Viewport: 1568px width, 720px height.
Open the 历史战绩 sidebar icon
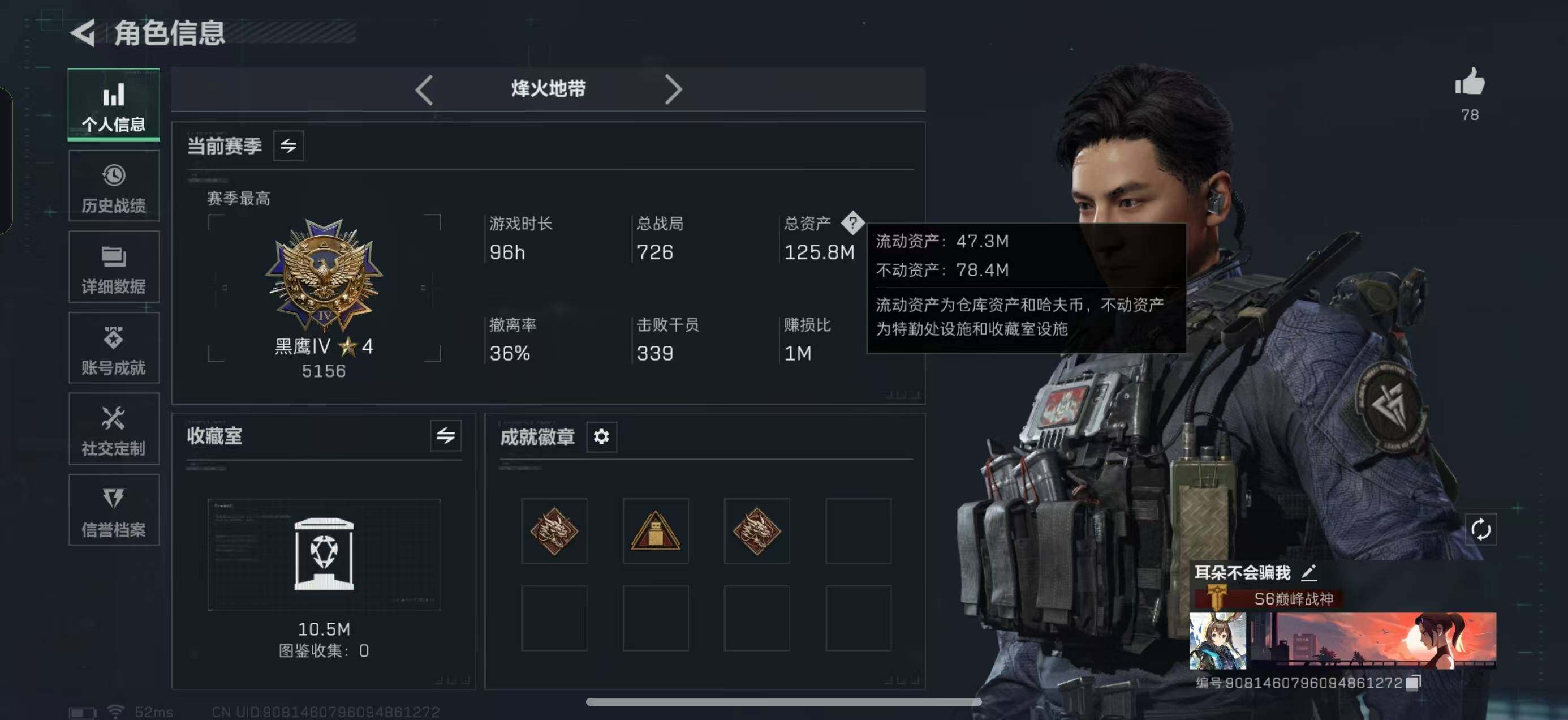pyautogui.click(x=113, y=186)
